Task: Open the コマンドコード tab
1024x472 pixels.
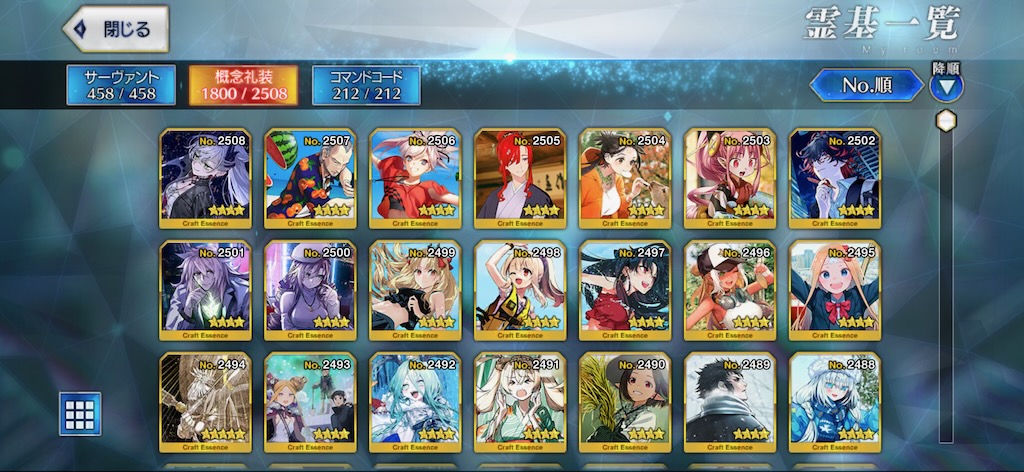Action: tap(366, 85)
